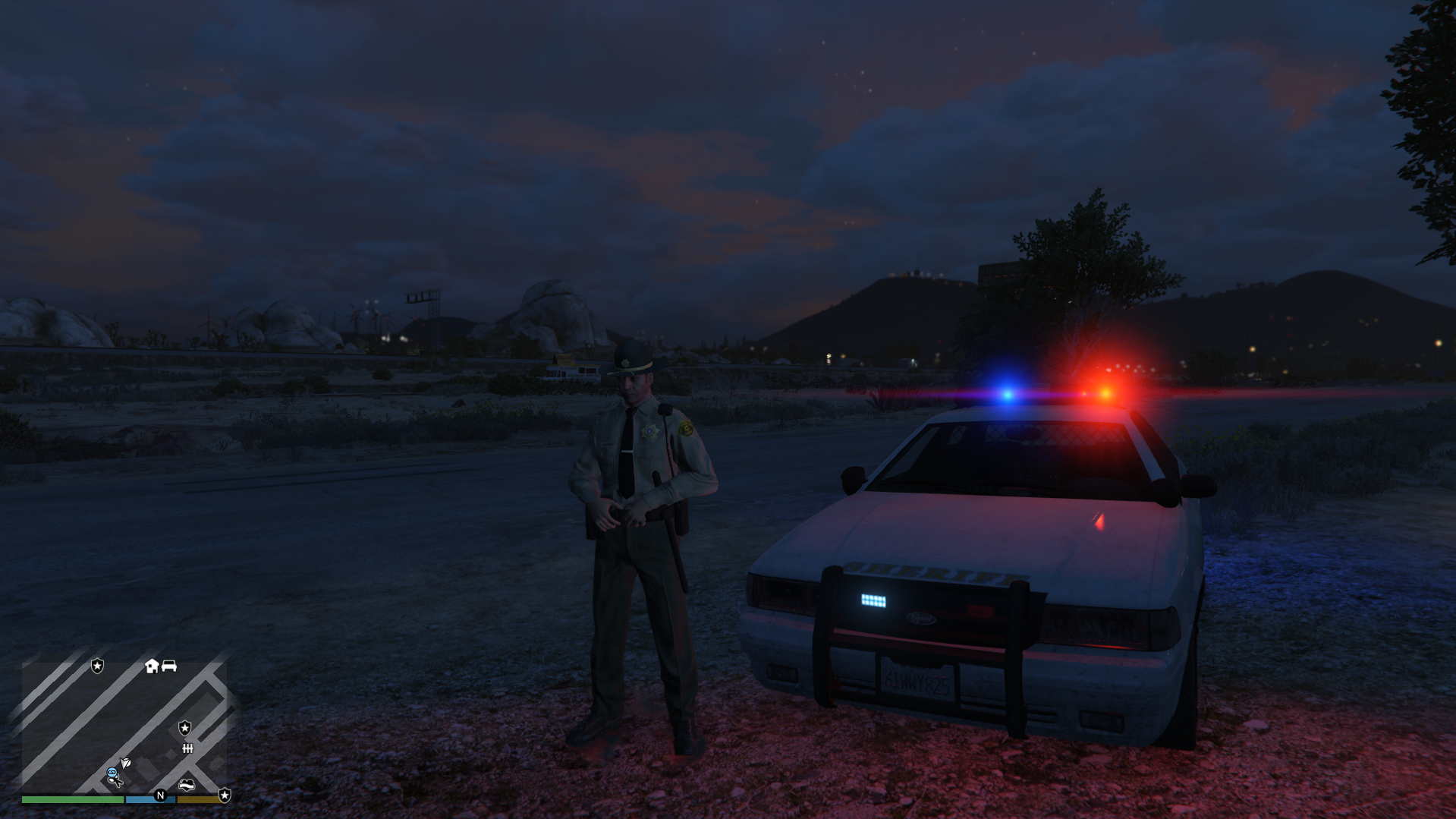Click the white player arrow on minimap
The image size is (1456, 819).
126,762
